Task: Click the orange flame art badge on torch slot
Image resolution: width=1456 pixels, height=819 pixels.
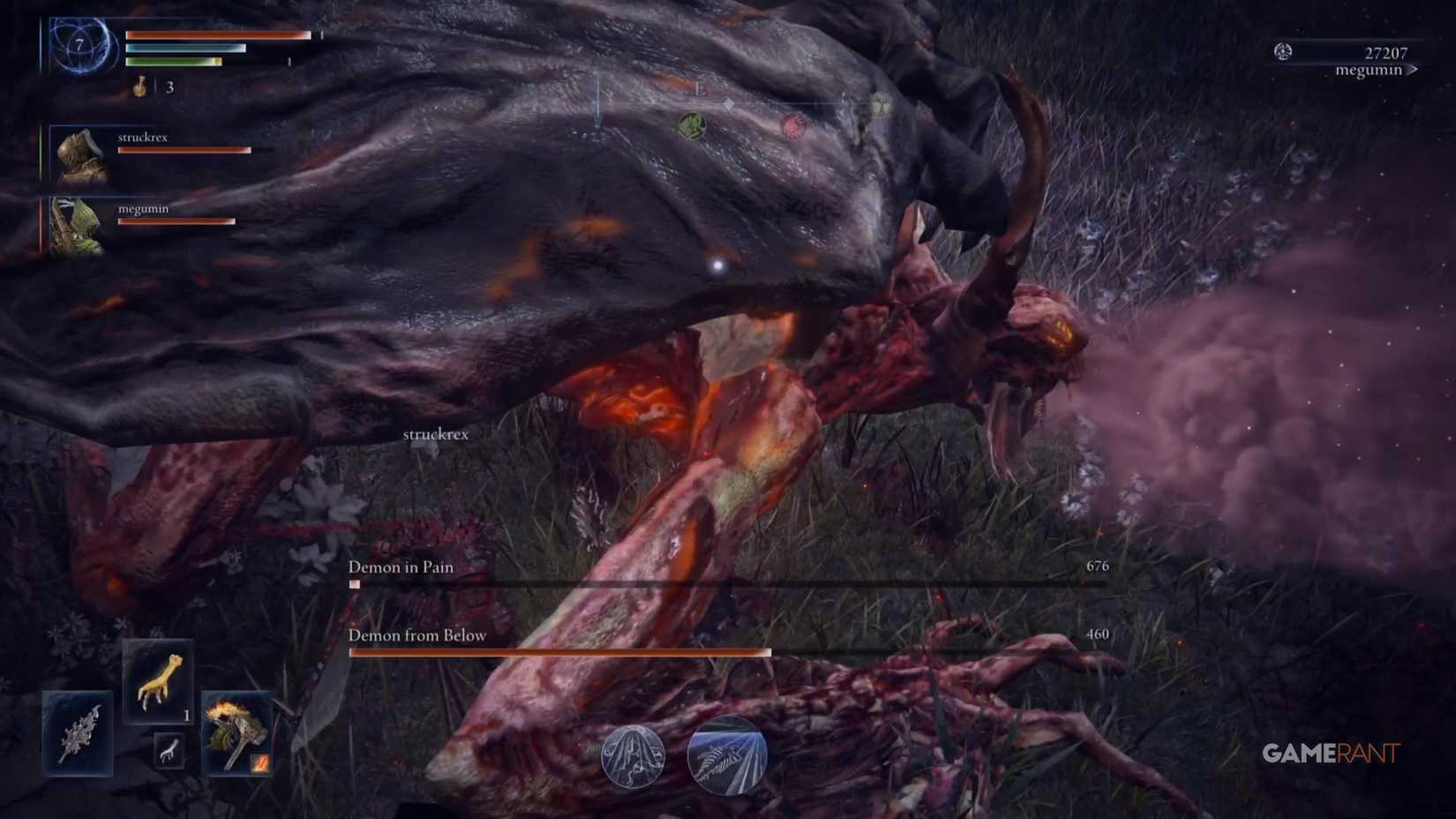Action: 260,763
